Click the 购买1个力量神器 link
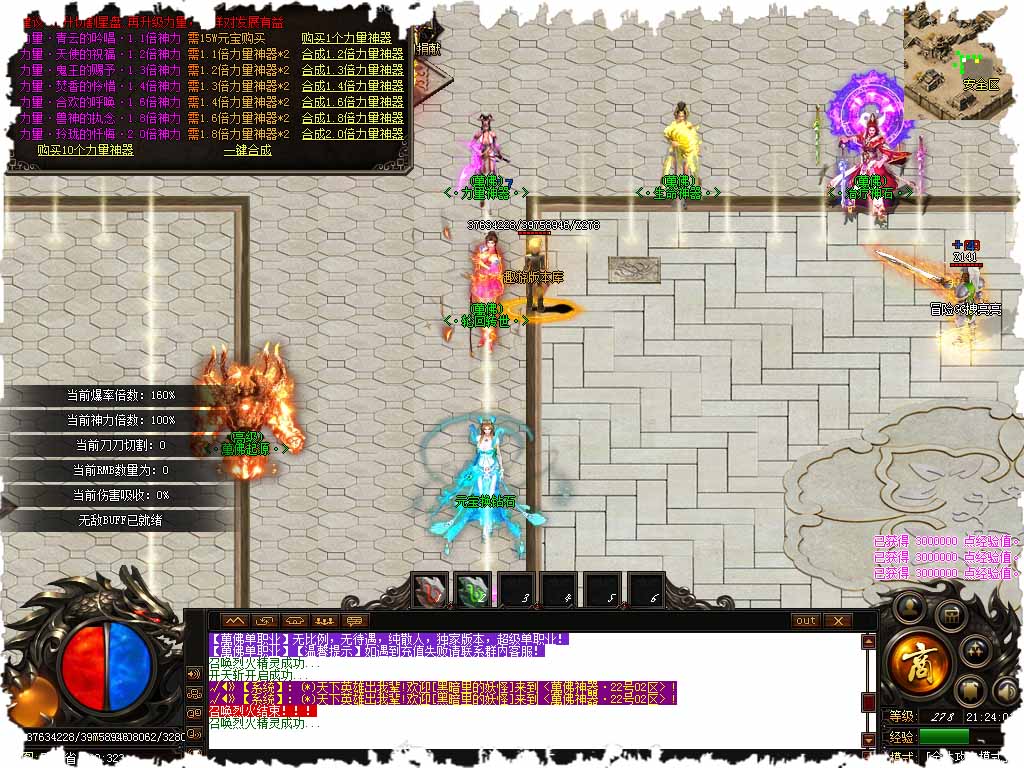This screenshot has height=768, width=1024. pos(352,39)
